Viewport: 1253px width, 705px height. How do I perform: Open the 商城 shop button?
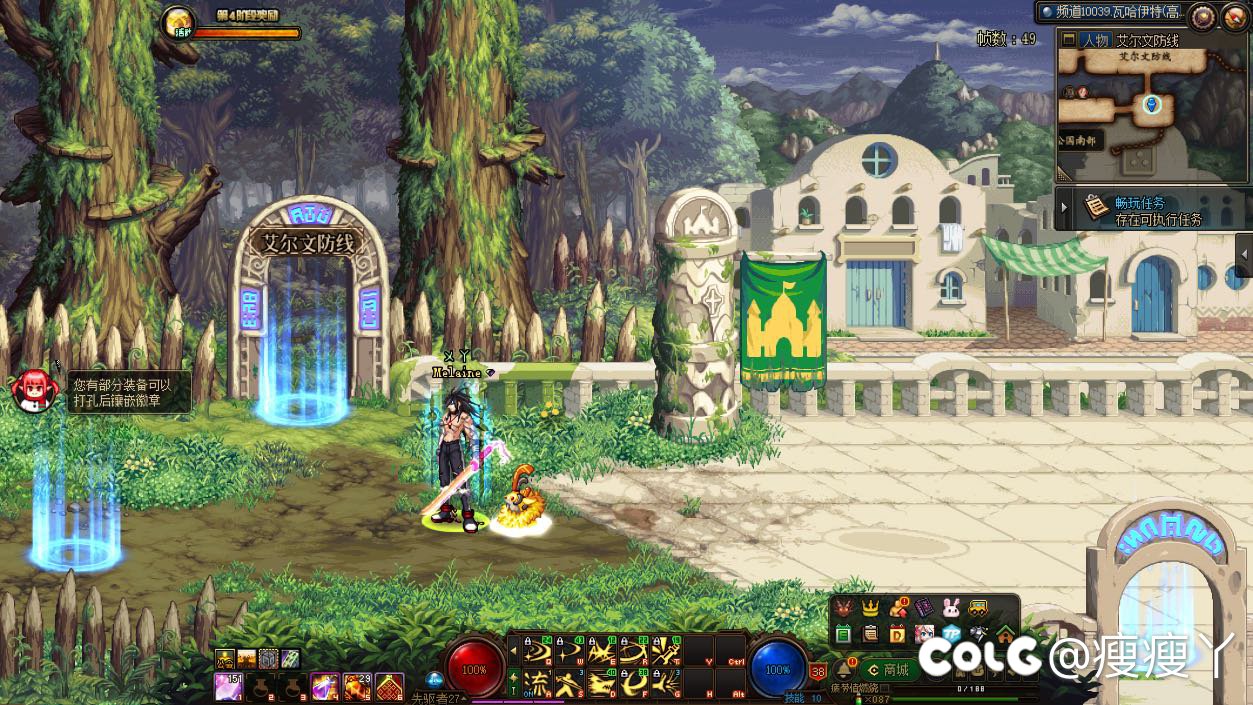(888, 670)
